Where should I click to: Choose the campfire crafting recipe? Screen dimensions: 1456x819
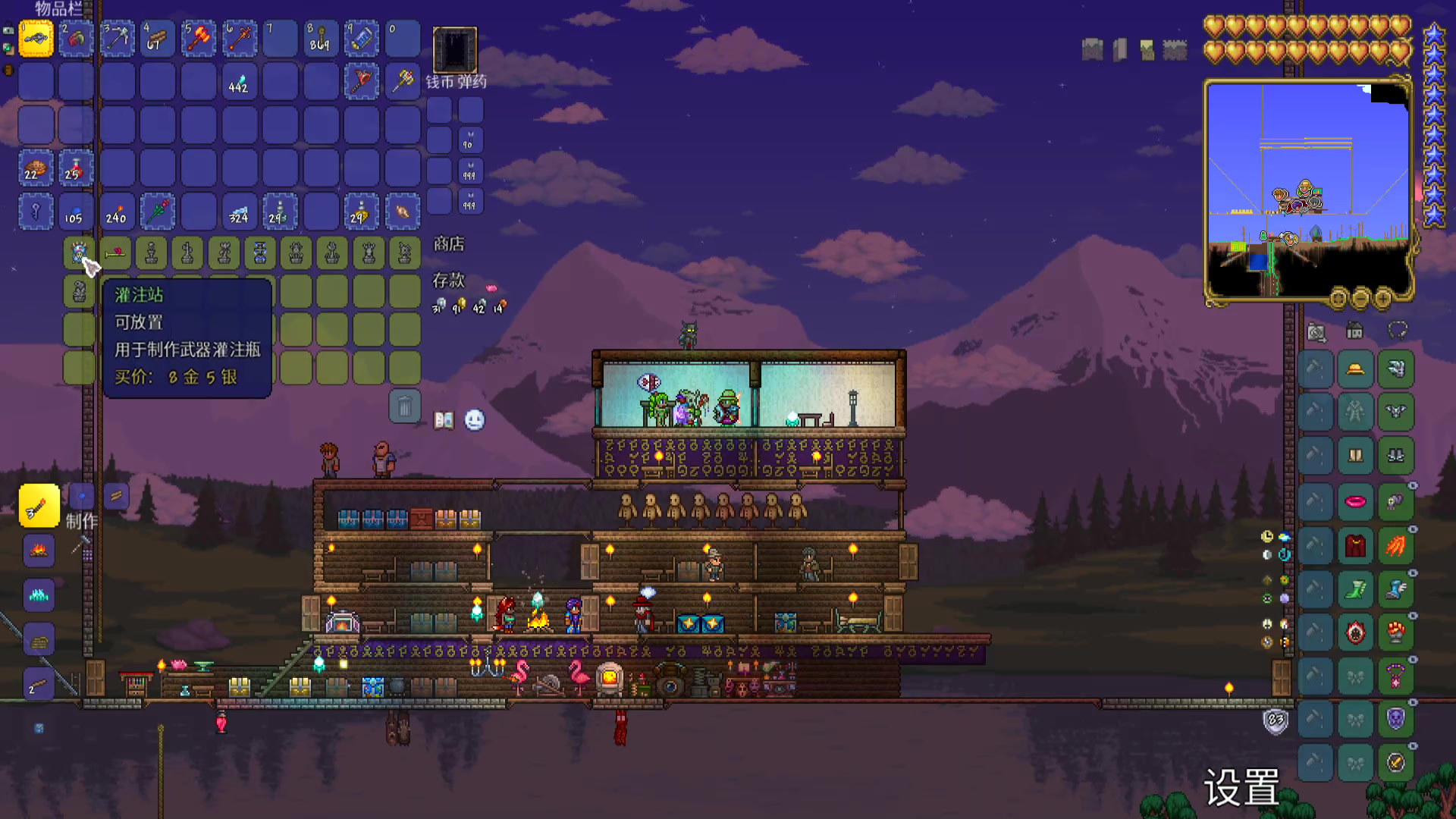tap(39, 551)
